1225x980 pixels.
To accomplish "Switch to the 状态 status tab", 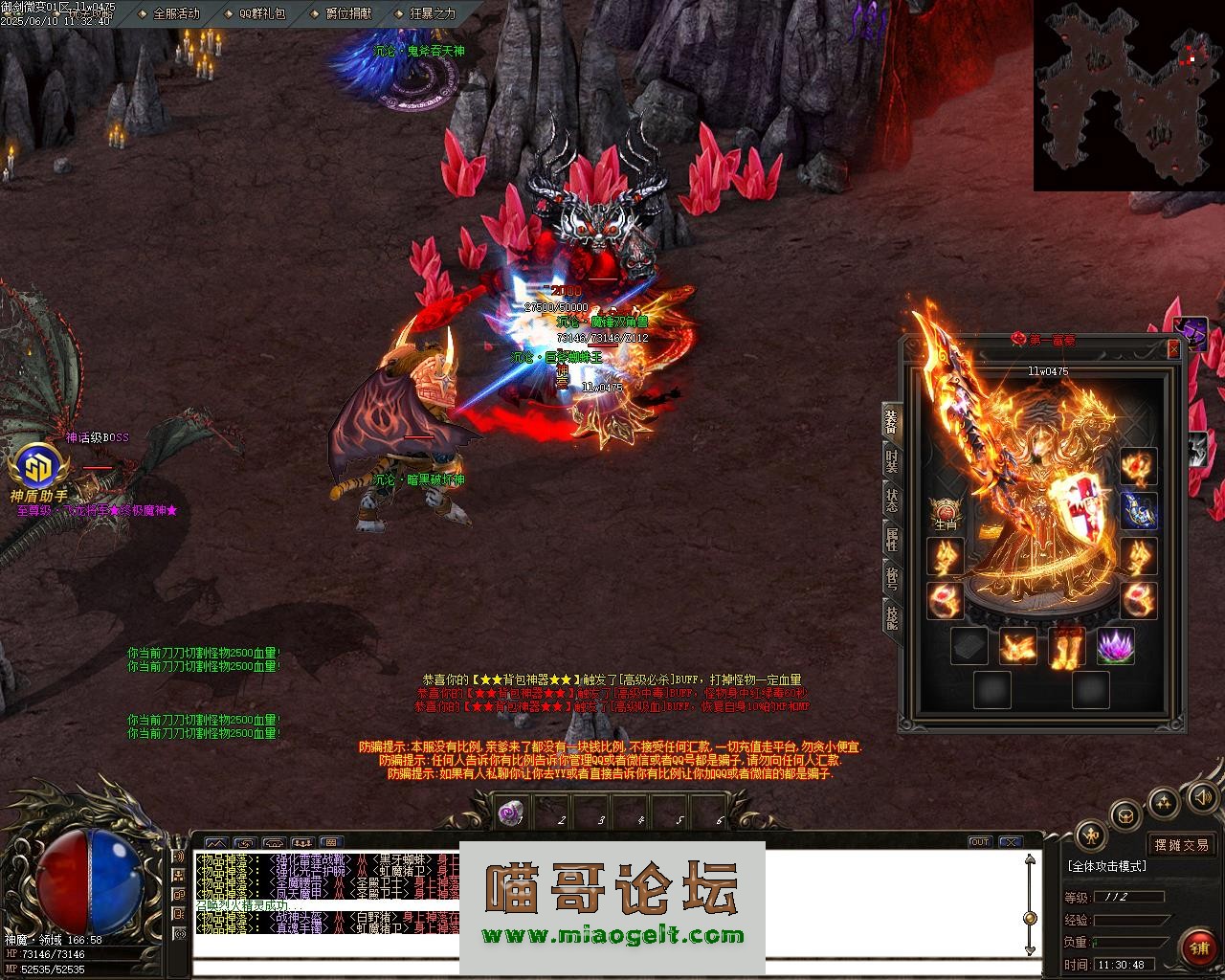I will pyautogui.click(x=891, y=500).
